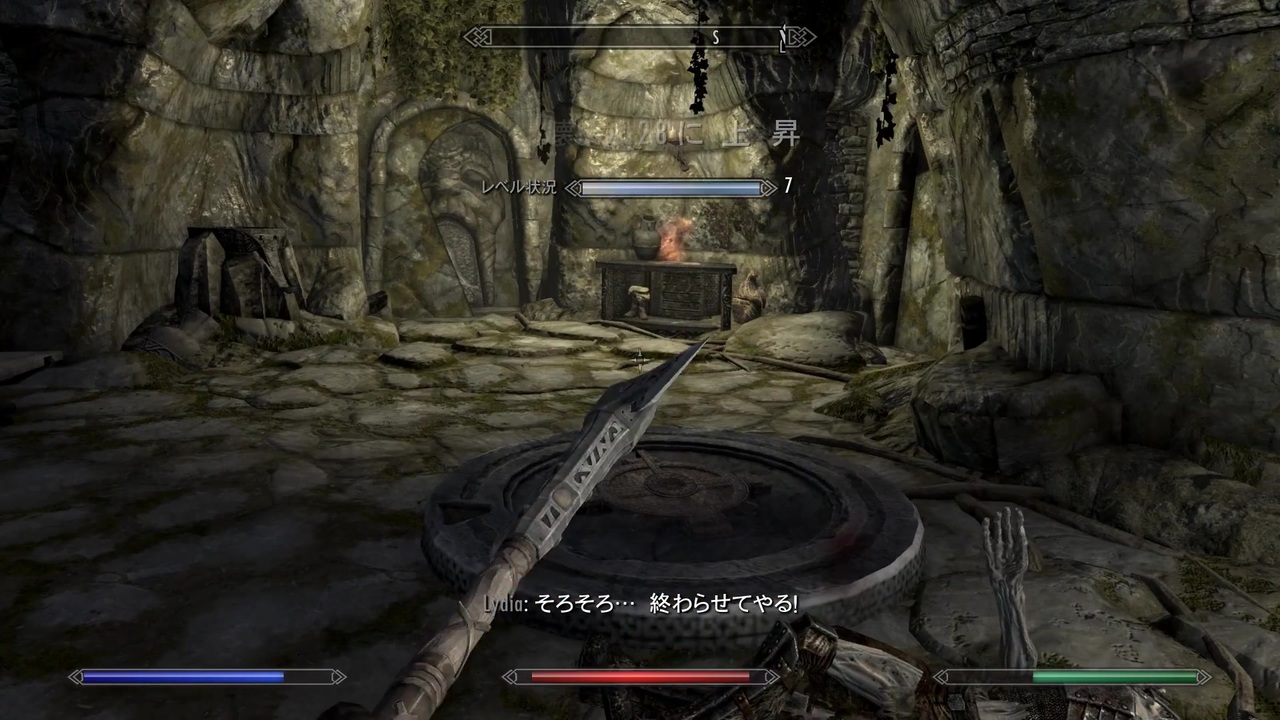Click the red health bar
The width and height of the screenshot is (1280, 720).
(640, 677)
